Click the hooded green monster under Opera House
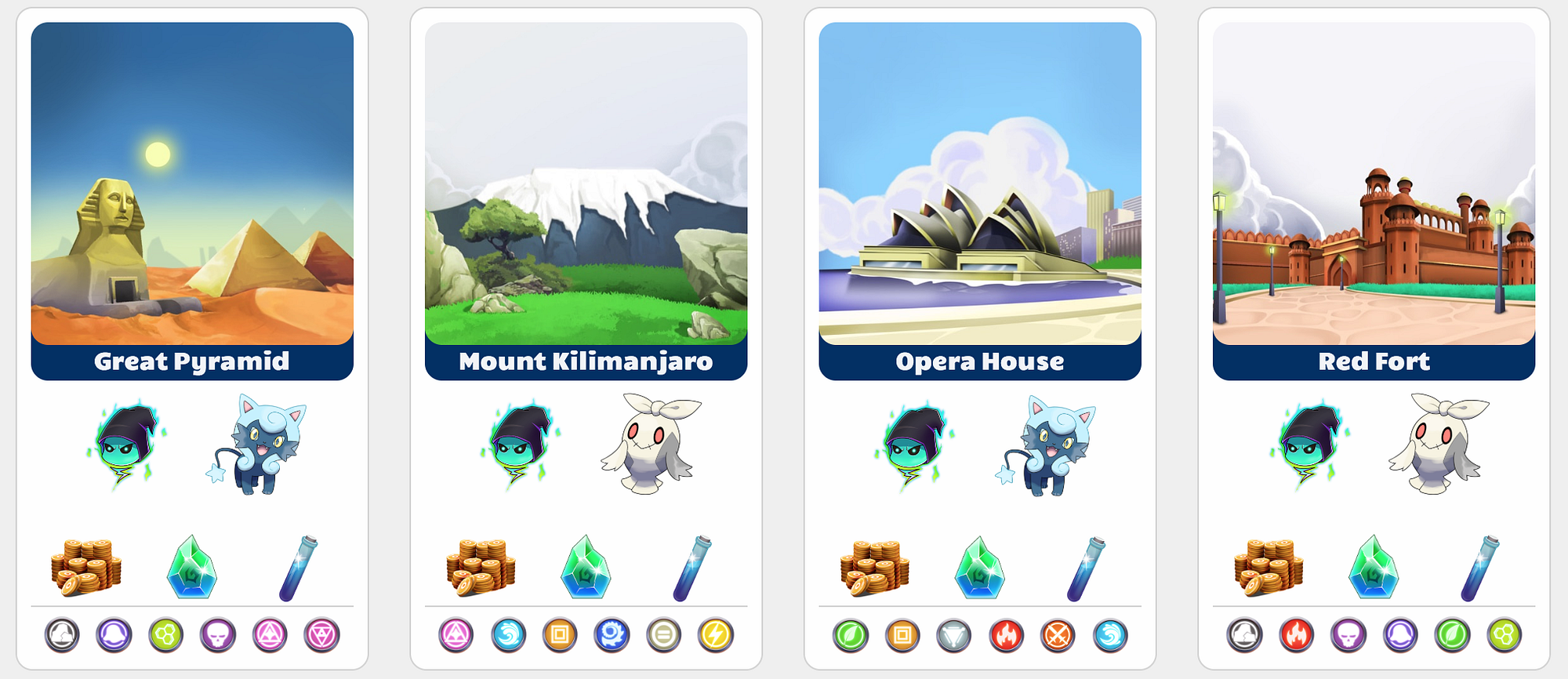This screenshot has height=679, width=1568. (x=914, y=445)
